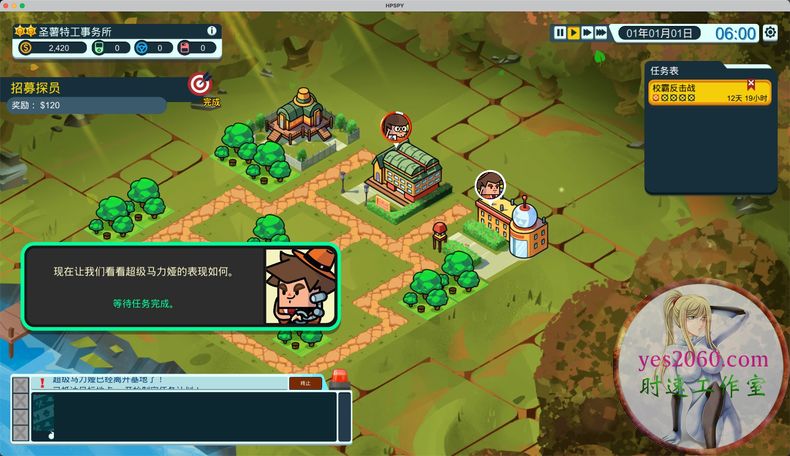
Task: Set game speed to normal play
Action: (x=574, y=33)
